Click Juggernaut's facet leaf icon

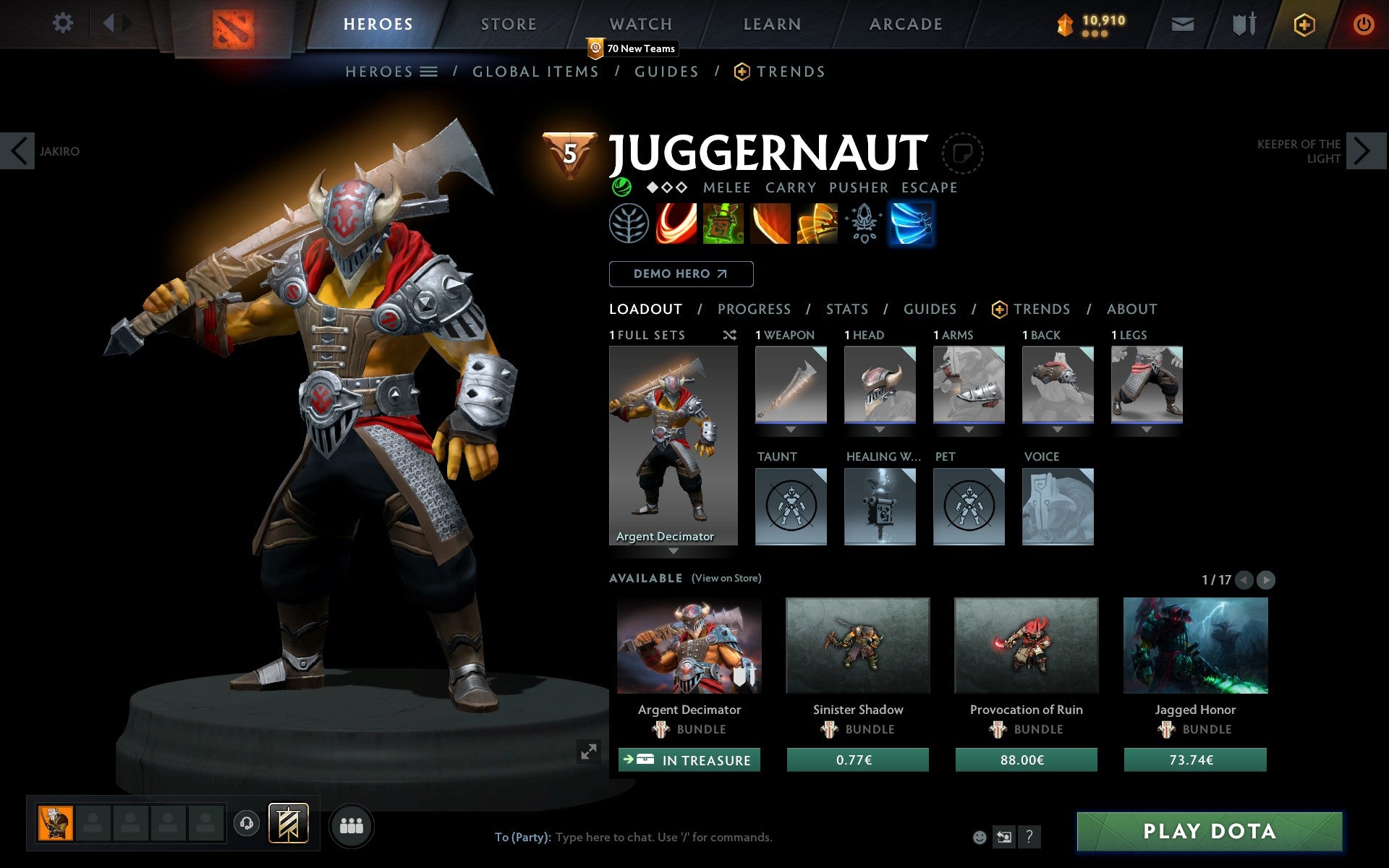tap(629, 224)
